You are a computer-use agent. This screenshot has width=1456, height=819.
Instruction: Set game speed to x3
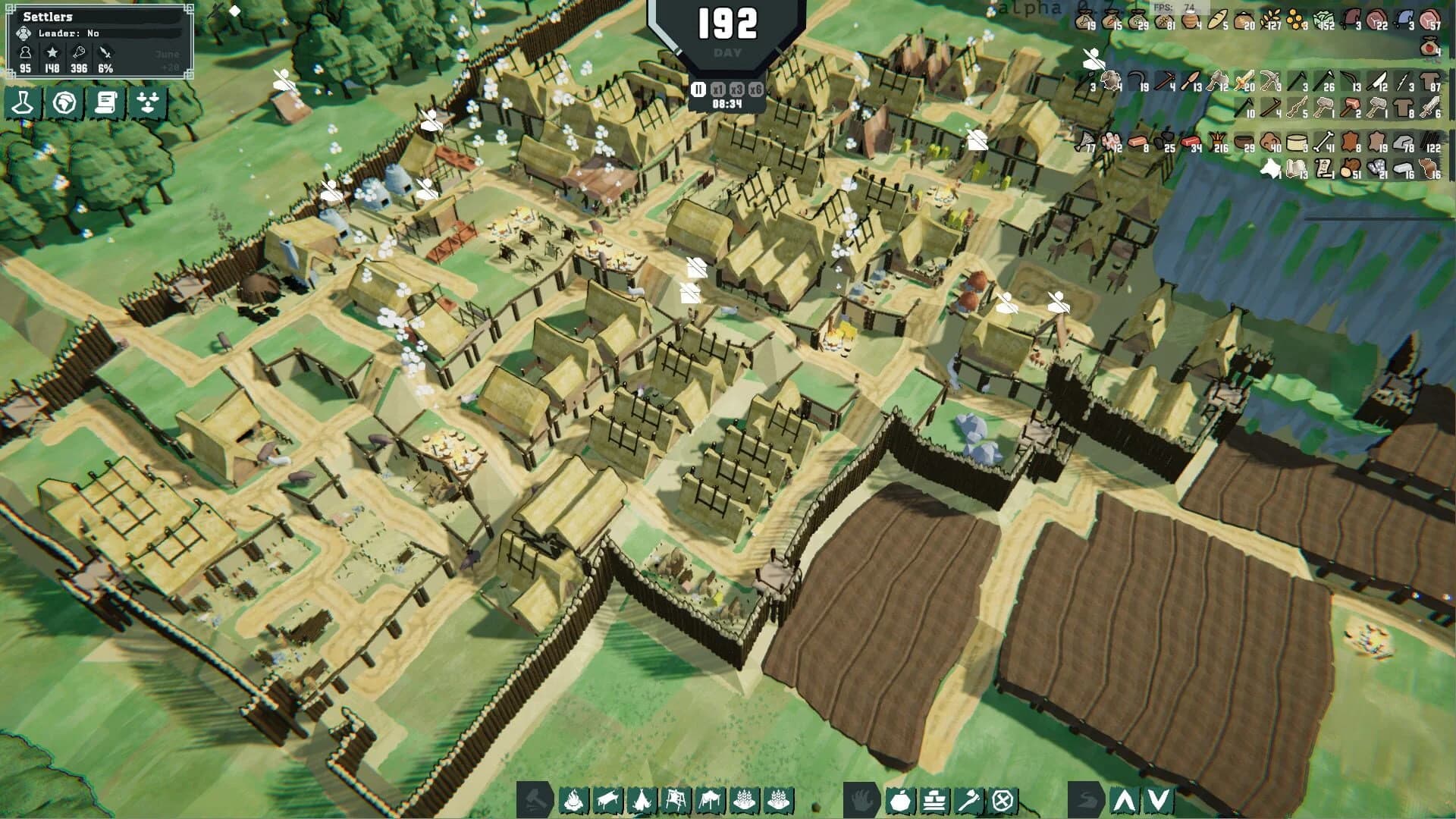(x=736, y=88)
